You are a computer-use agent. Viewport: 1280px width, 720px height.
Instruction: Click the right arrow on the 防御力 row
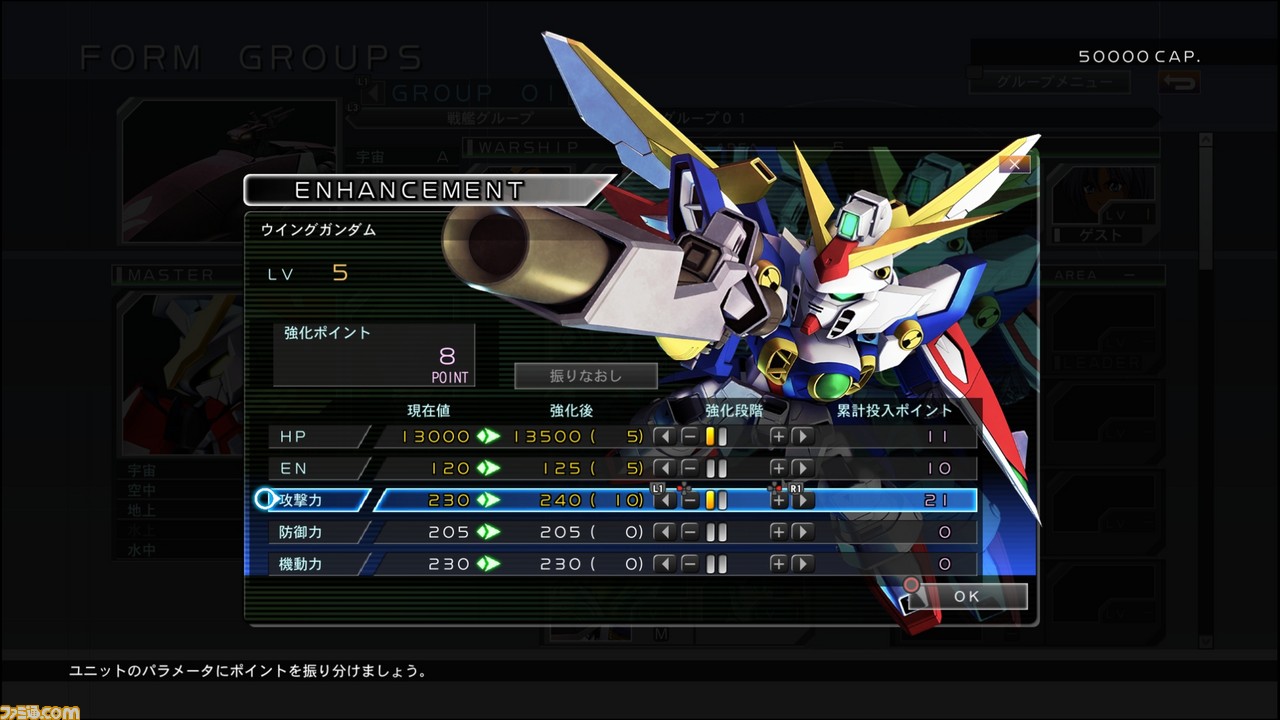point(803,532)
